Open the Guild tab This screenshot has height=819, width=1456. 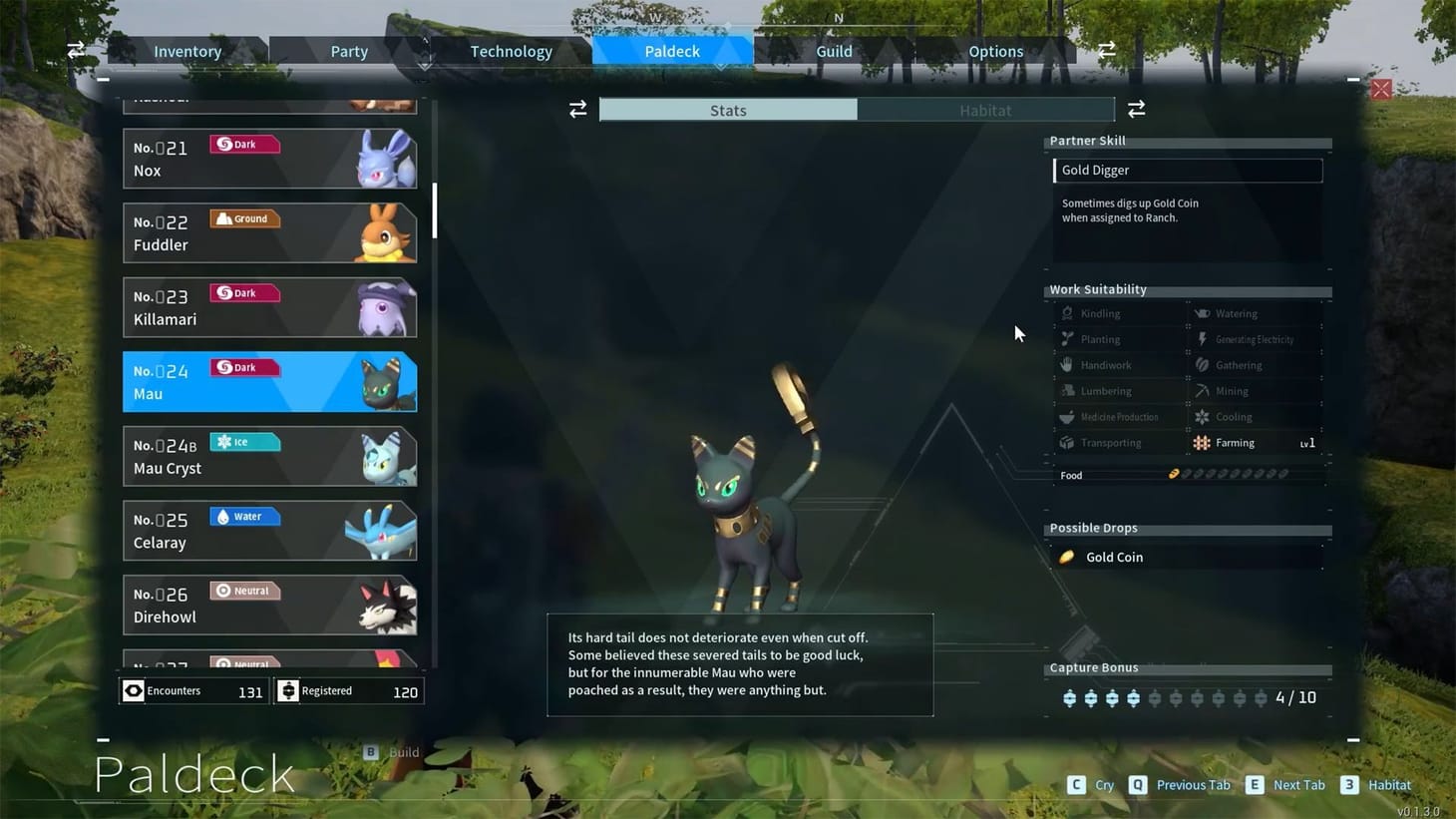pyautogui.click(x=834, y=51)
